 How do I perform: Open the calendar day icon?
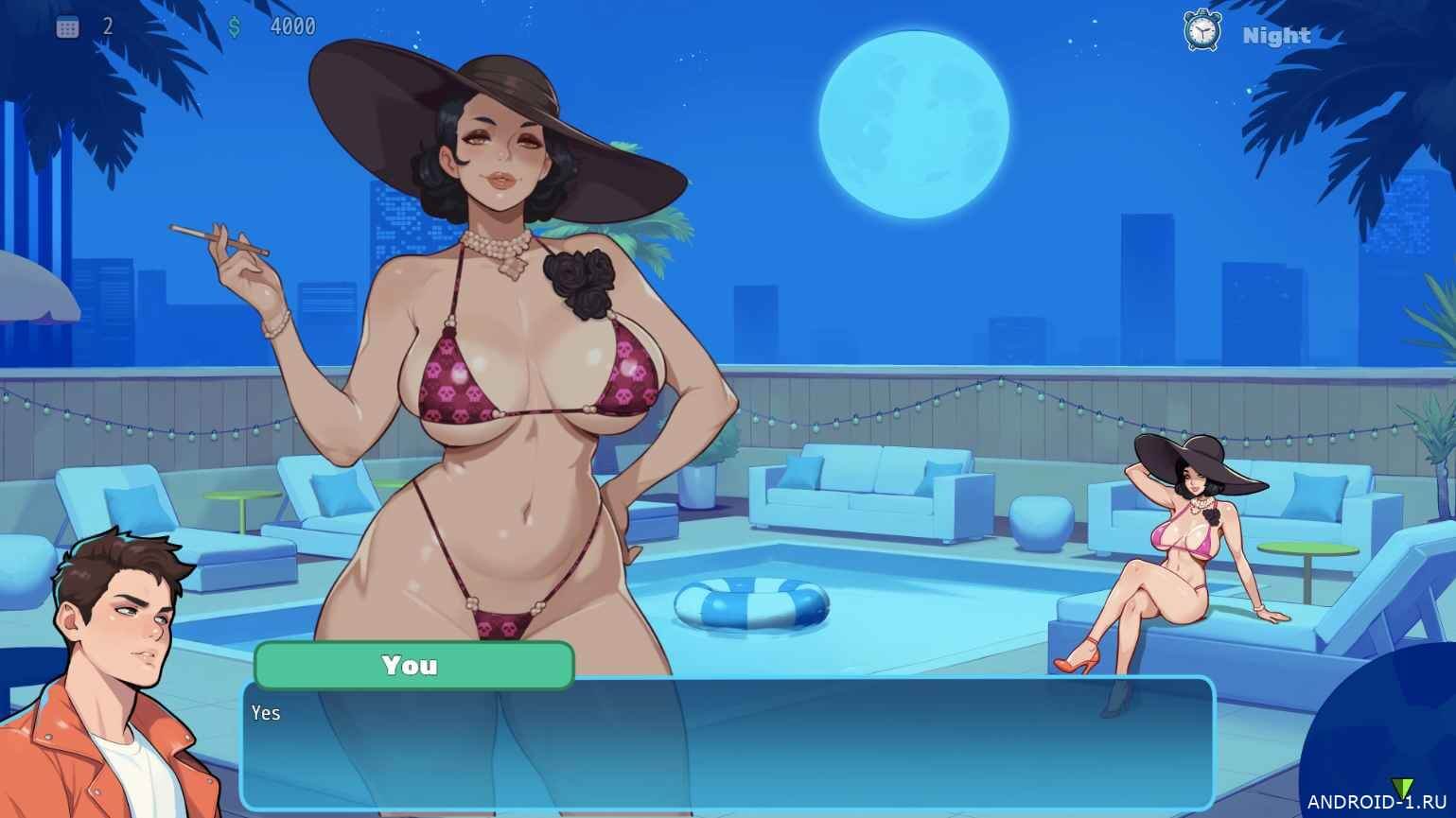click(67, 27)
